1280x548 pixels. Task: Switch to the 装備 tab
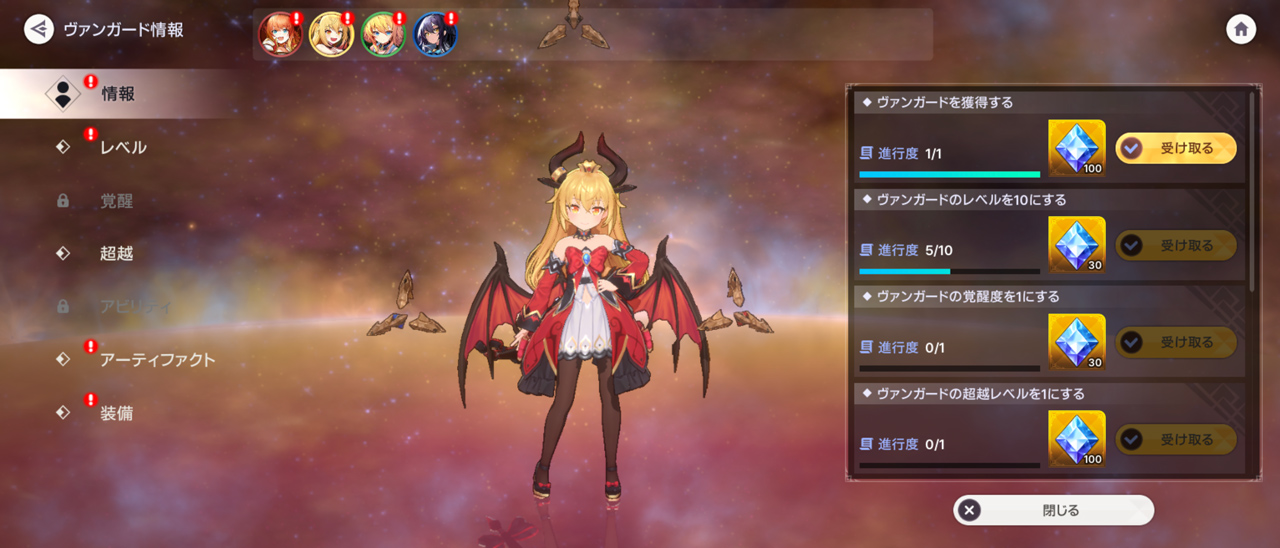coord(116,413)
